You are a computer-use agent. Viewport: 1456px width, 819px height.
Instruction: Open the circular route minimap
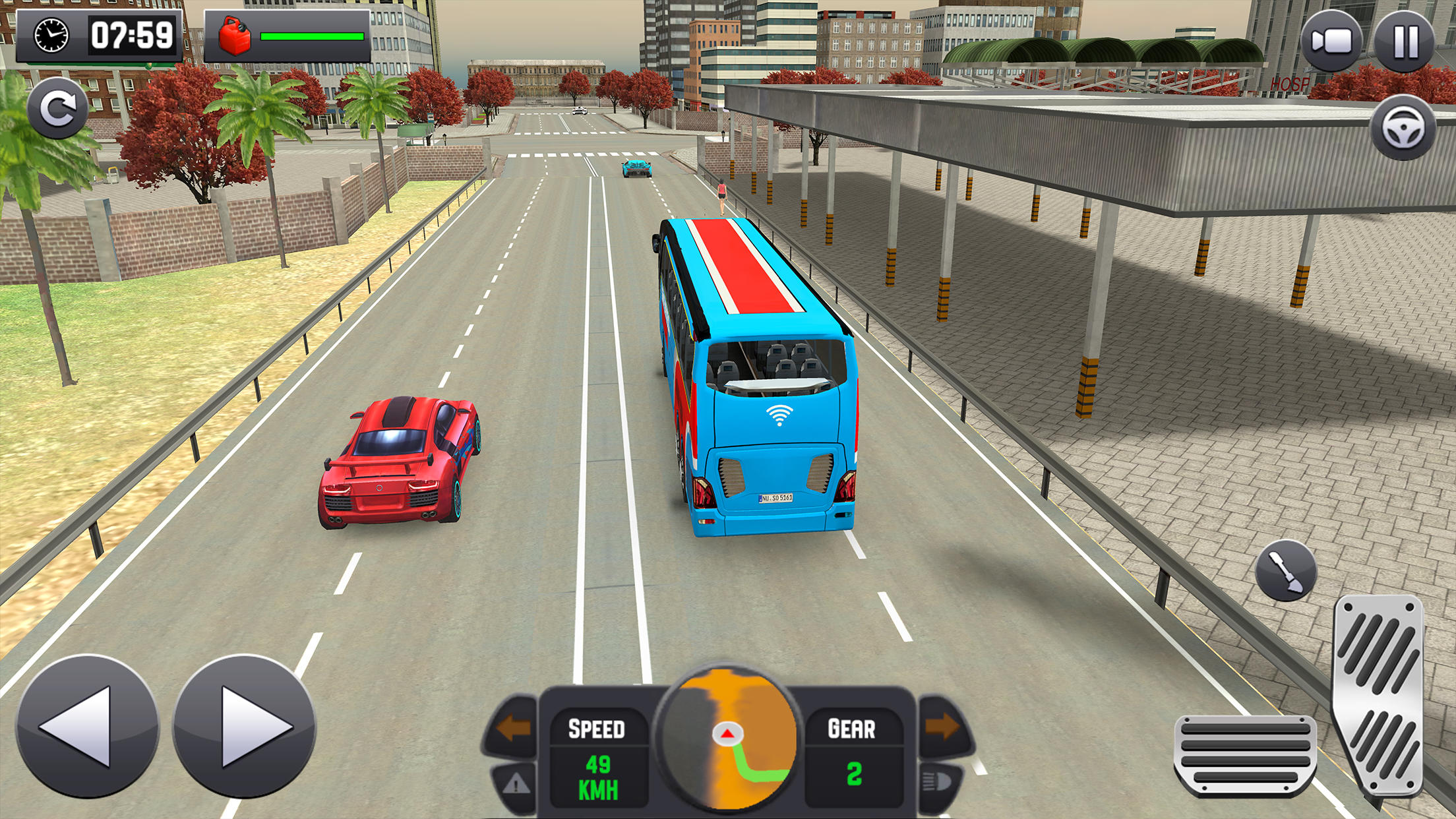727,740
